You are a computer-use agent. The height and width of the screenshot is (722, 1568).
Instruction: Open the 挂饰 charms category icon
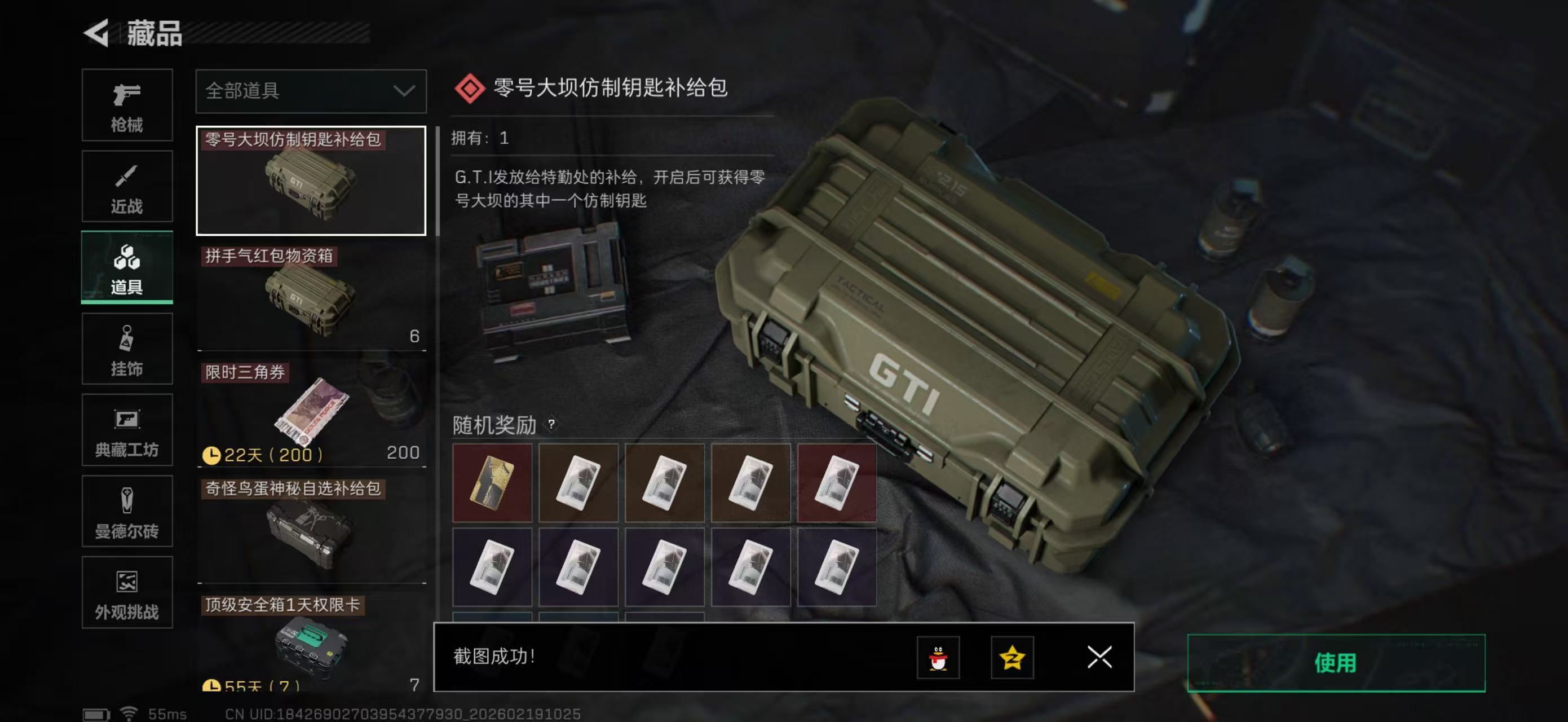pos(127,349)
